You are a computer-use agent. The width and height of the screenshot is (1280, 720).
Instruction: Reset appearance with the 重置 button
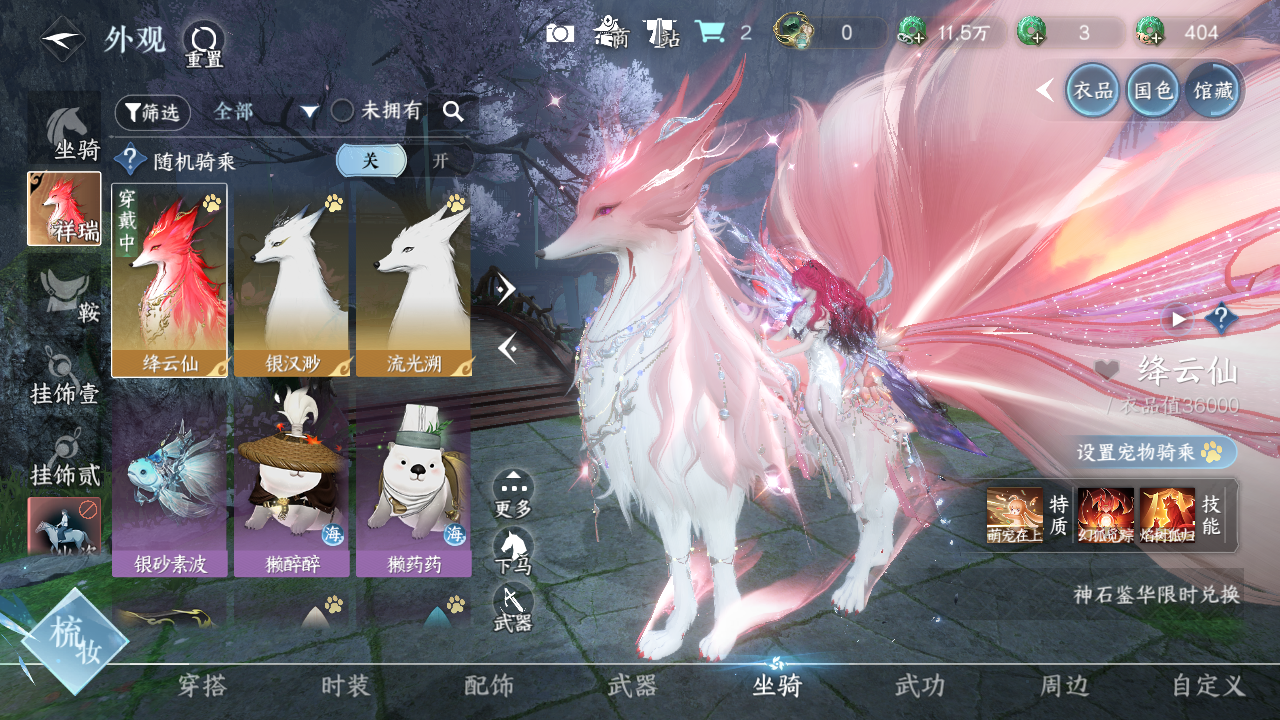(x=204, y=44)
